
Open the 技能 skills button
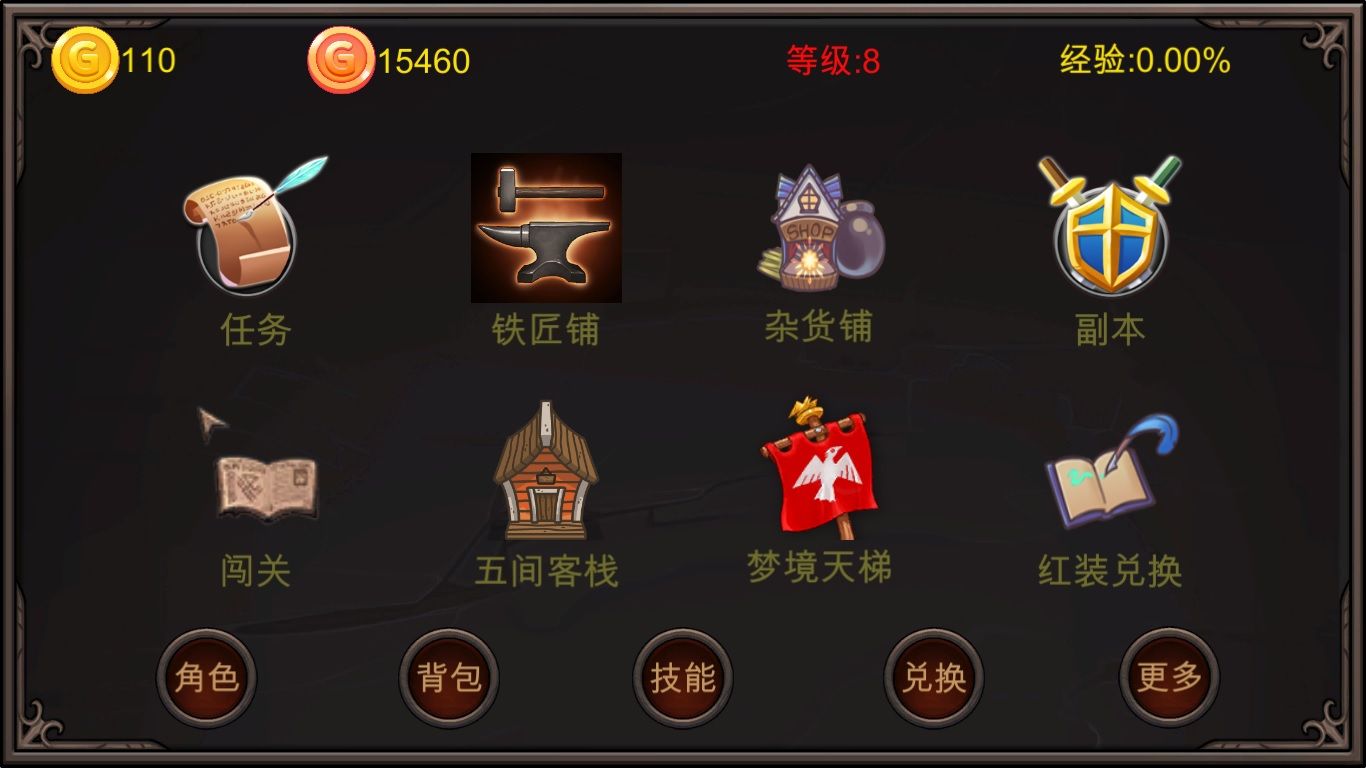(x=683, y=678)
